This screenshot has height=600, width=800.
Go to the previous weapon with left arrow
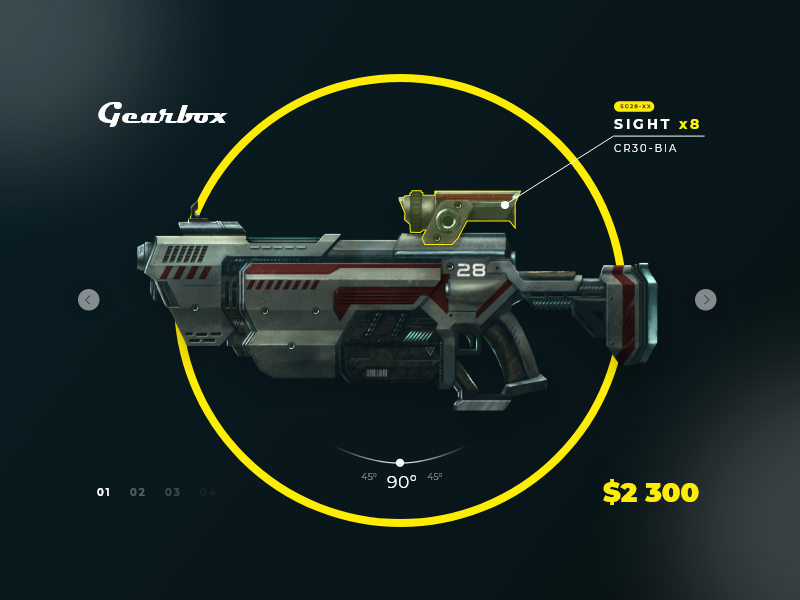pos(89,299)
